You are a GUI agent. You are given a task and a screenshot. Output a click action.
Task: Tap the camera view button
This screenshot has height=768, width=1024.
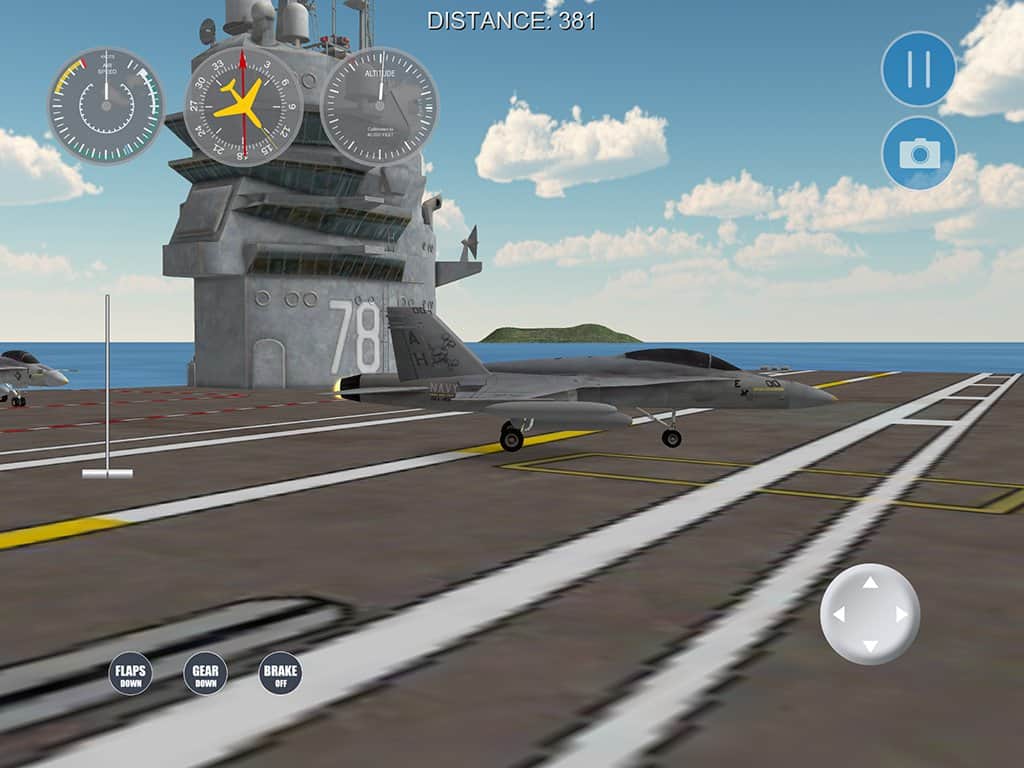(x=918, y=153)
